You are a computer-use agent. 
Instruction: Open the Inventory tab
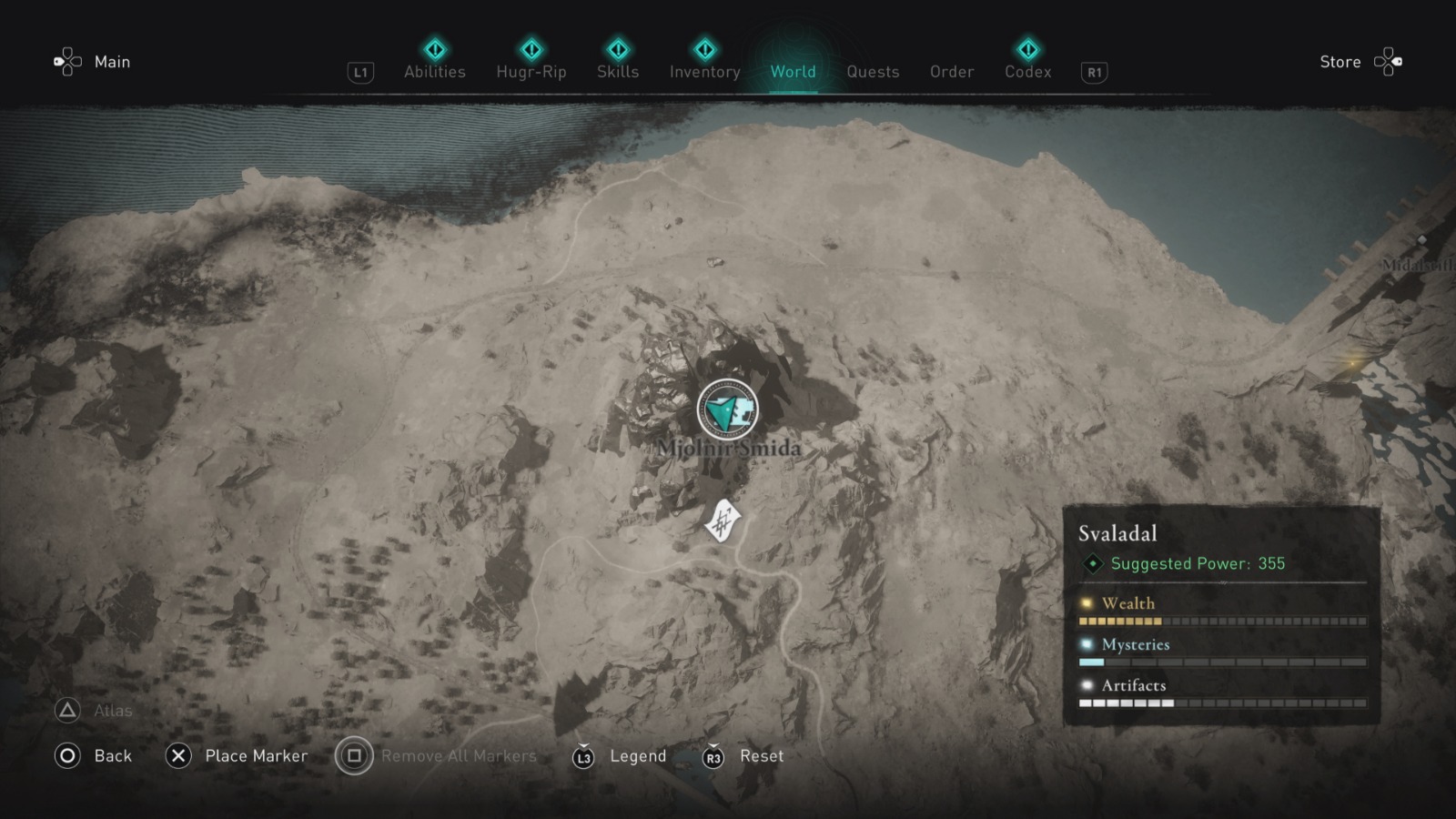click(703, 72)
